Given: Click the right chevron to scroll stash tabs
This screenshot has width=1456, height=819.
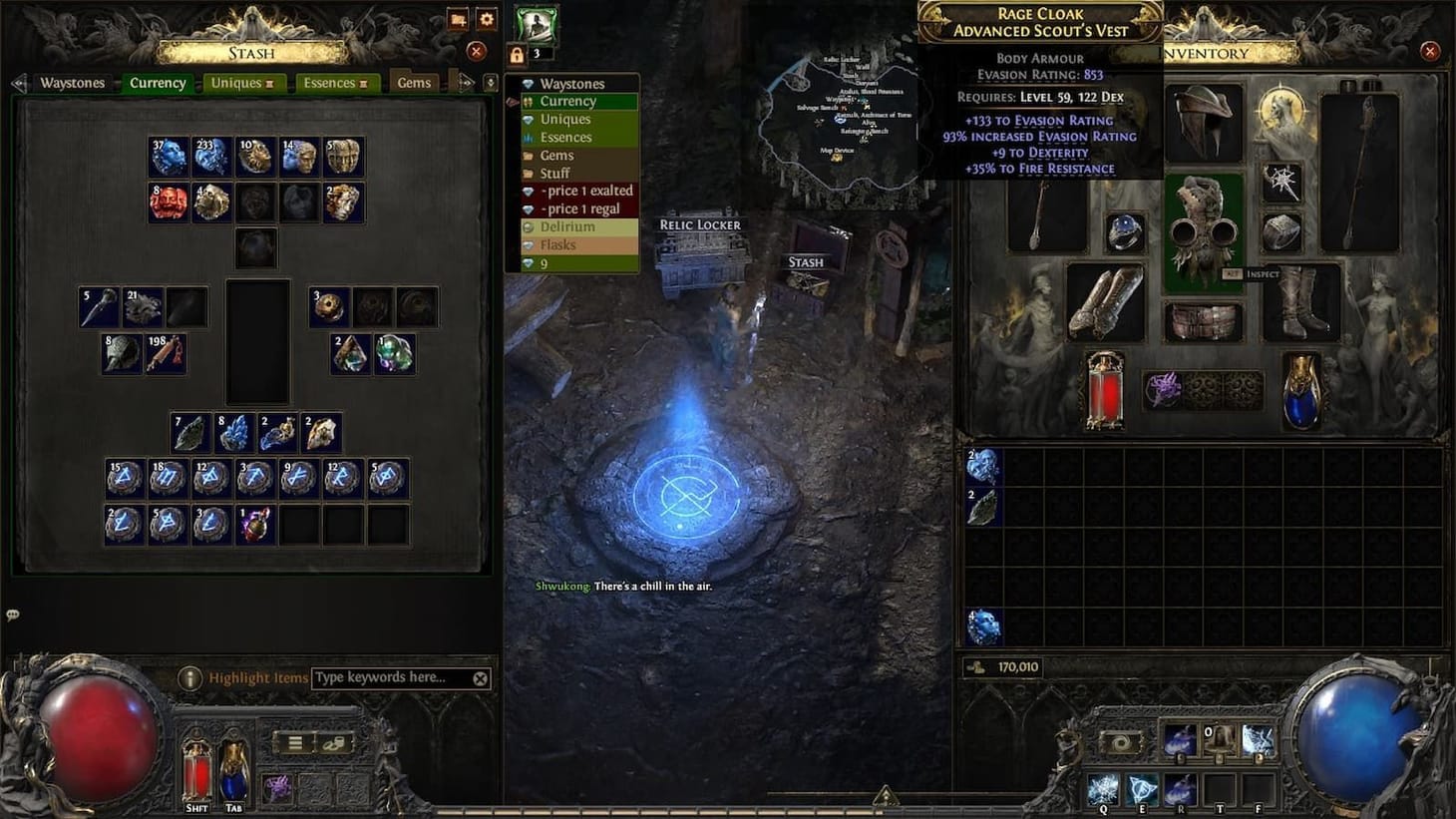Looking at the screenshot, I should [x=465, y=83].
